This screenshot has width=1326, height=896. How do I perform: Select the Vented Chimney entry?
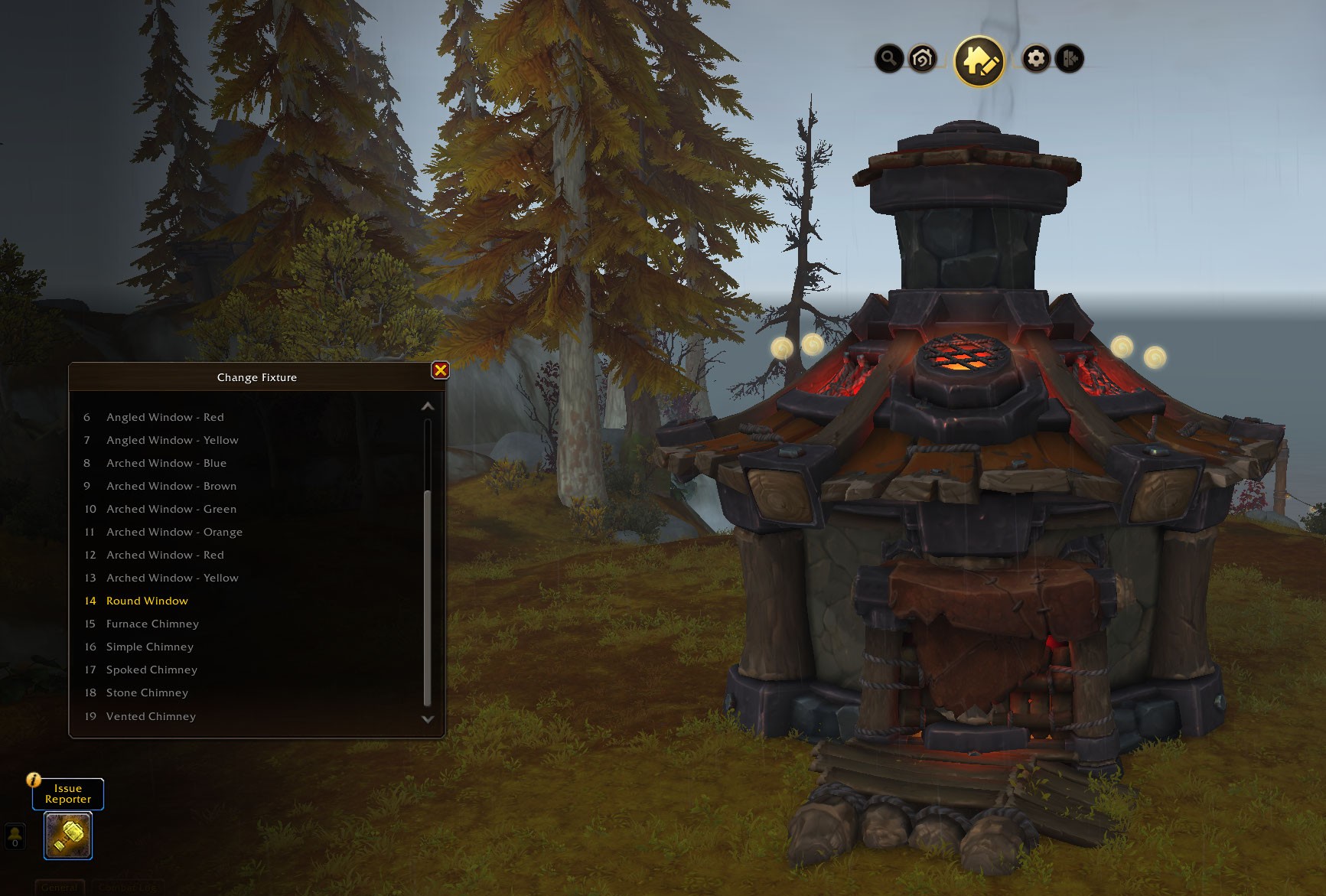point(151,716)
